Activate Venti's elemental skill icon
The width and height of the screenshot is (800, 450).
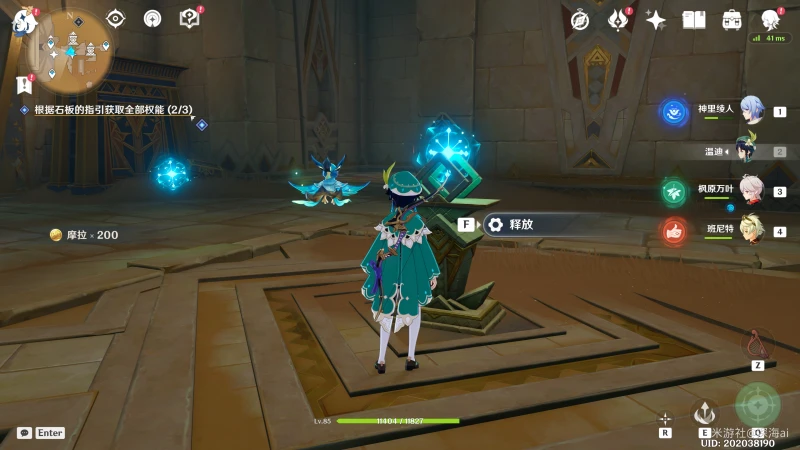[705, 412]
